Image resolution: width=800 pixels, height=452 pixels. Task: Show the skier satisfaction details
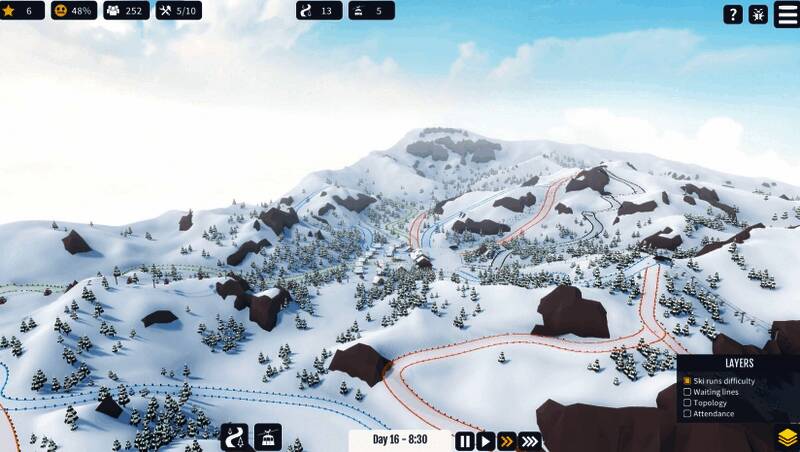click(74, 11)
